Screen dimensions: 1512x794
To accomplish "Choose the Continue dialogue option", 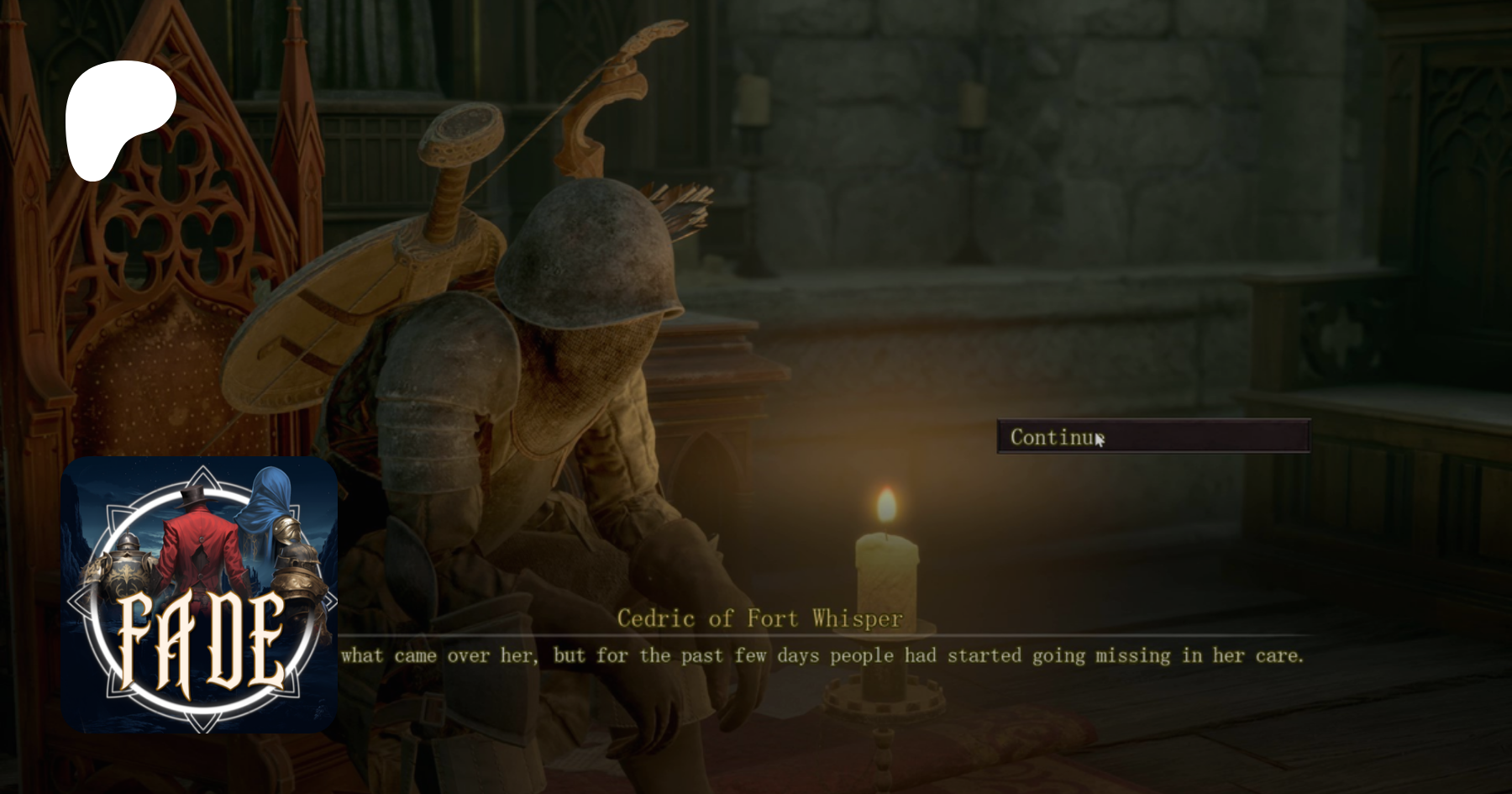I will coord(1152,437).
